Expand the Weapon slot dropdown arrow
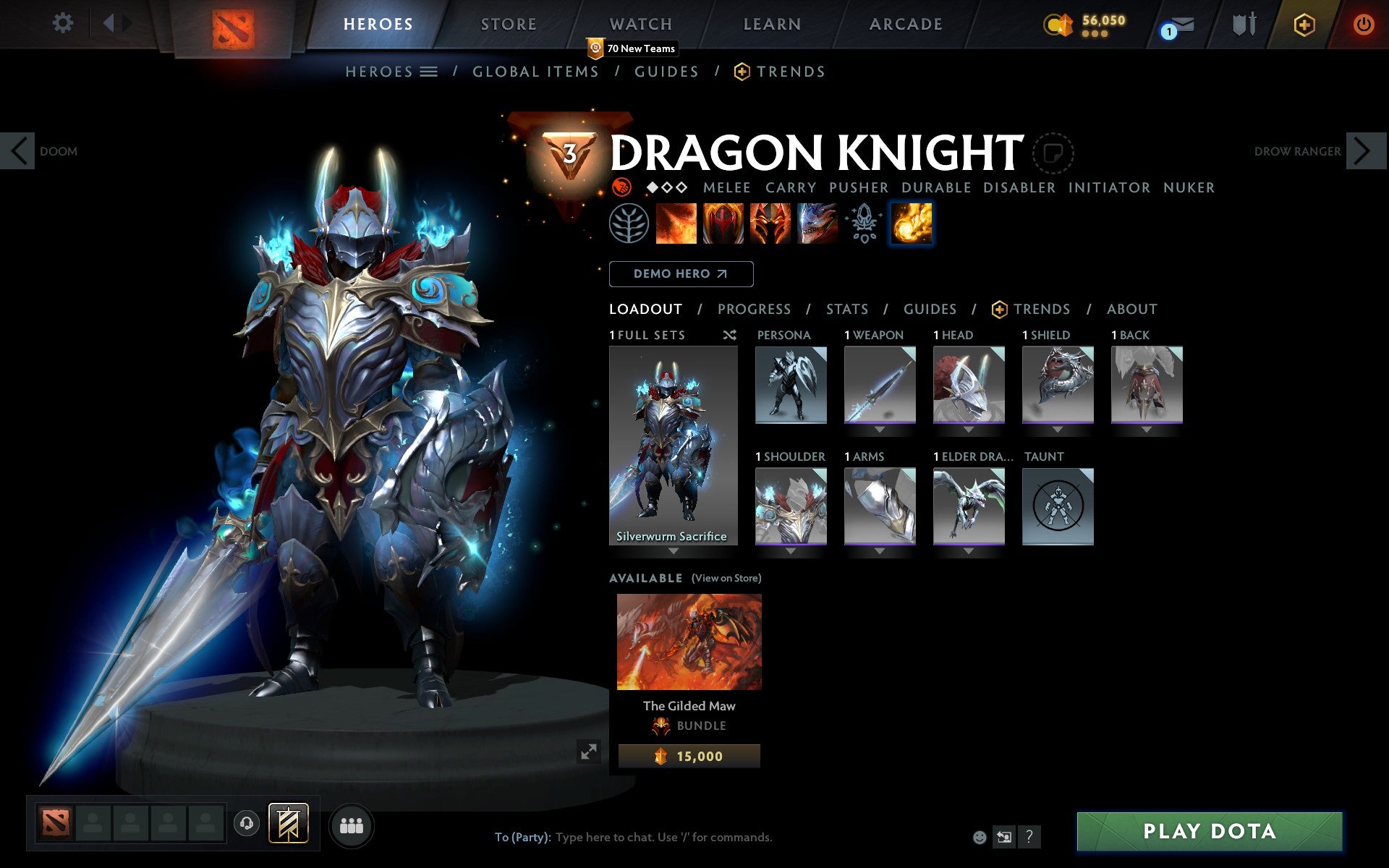The height and width of the screenshot is (868, 1389). (880, 428)
